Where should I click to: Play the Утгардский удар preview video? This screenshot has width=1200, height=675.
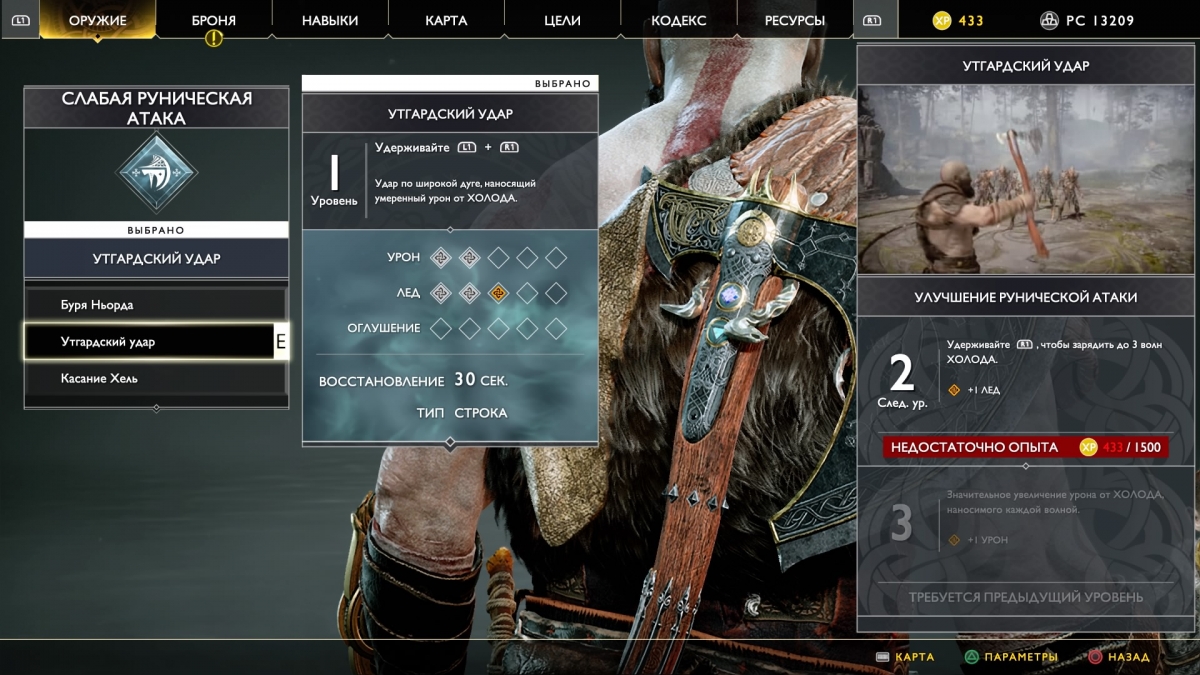pyautogui.click(x=1027, y=179)
